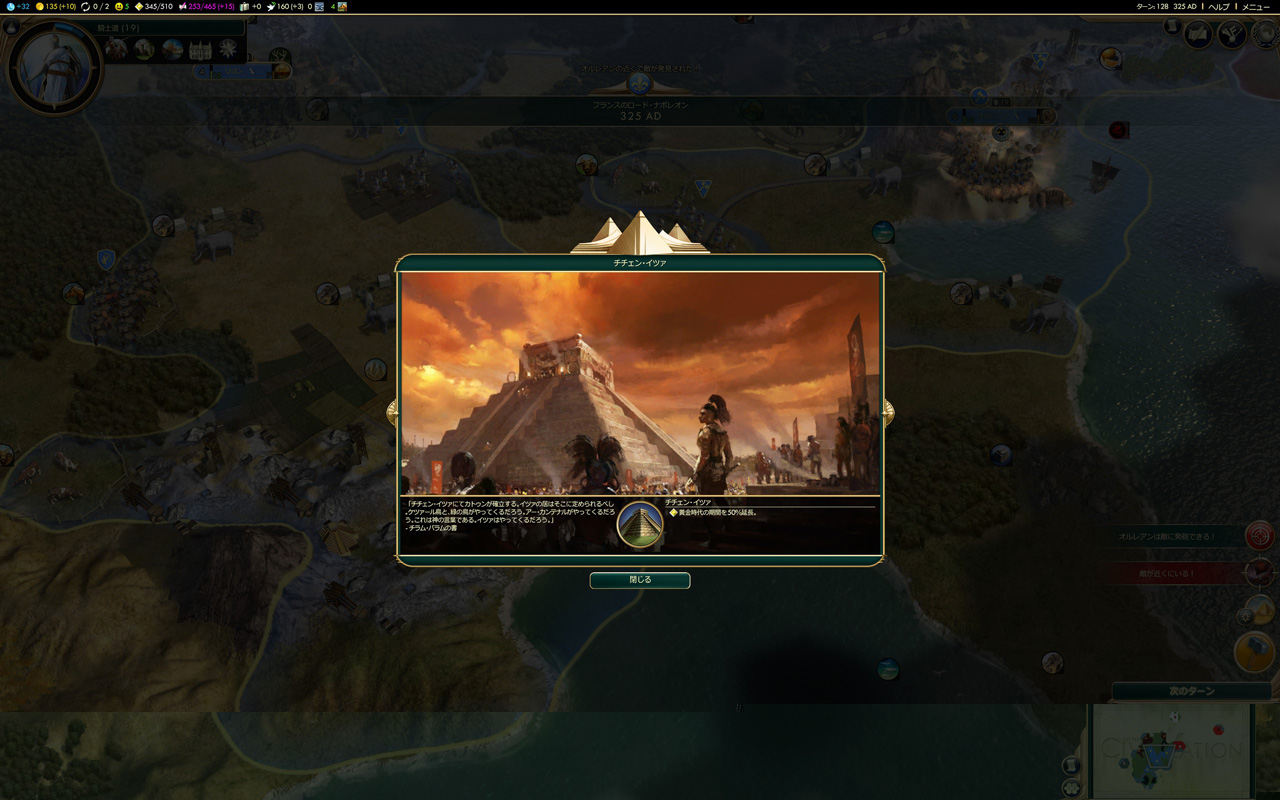Viewport: 1280px width, 800px height.
Task: Select the knight leader portrait
Action: 54,68
